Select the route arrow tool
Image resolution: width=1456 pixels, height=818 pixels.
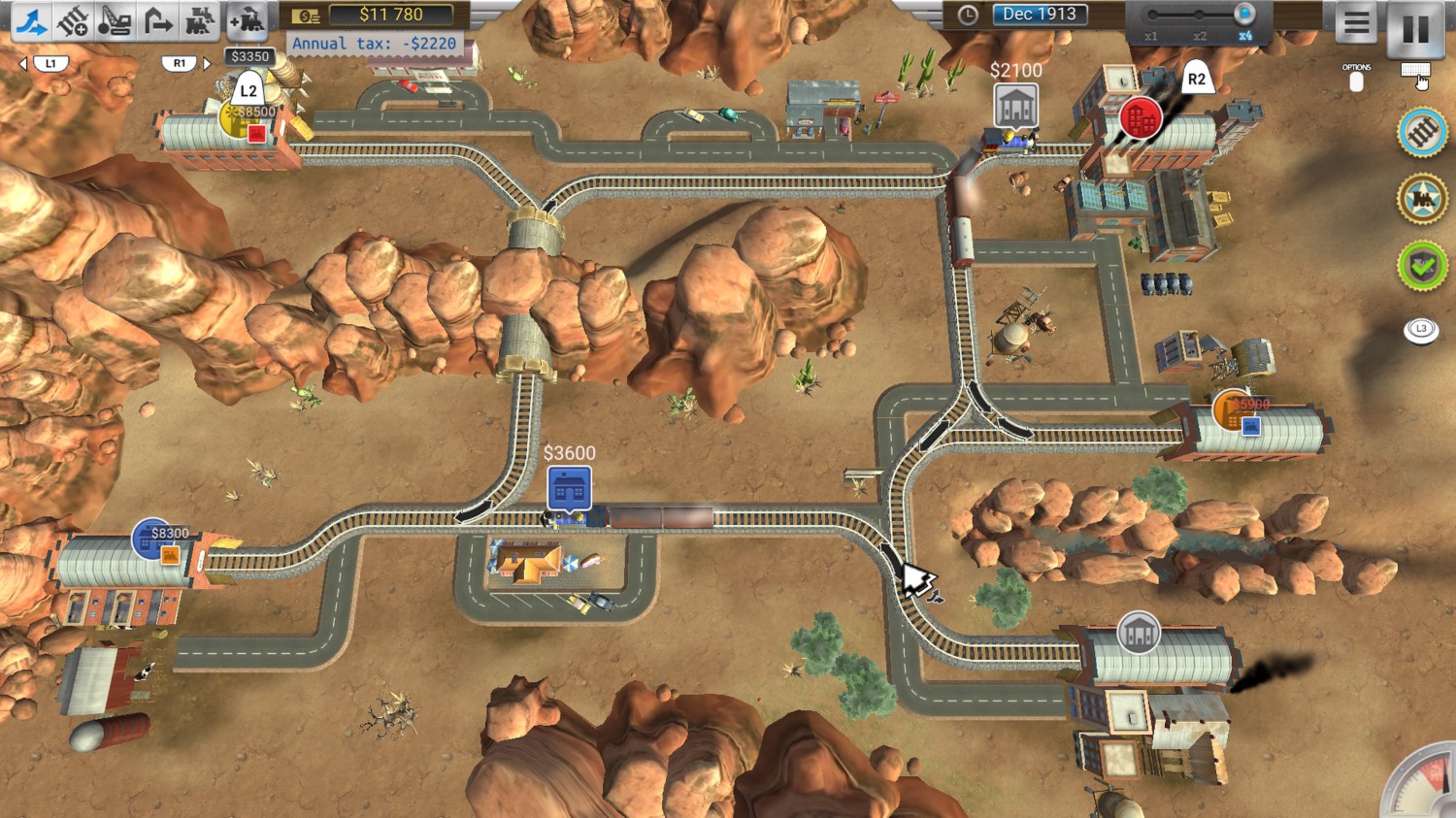pyautogui.click(x=156, y=20)
